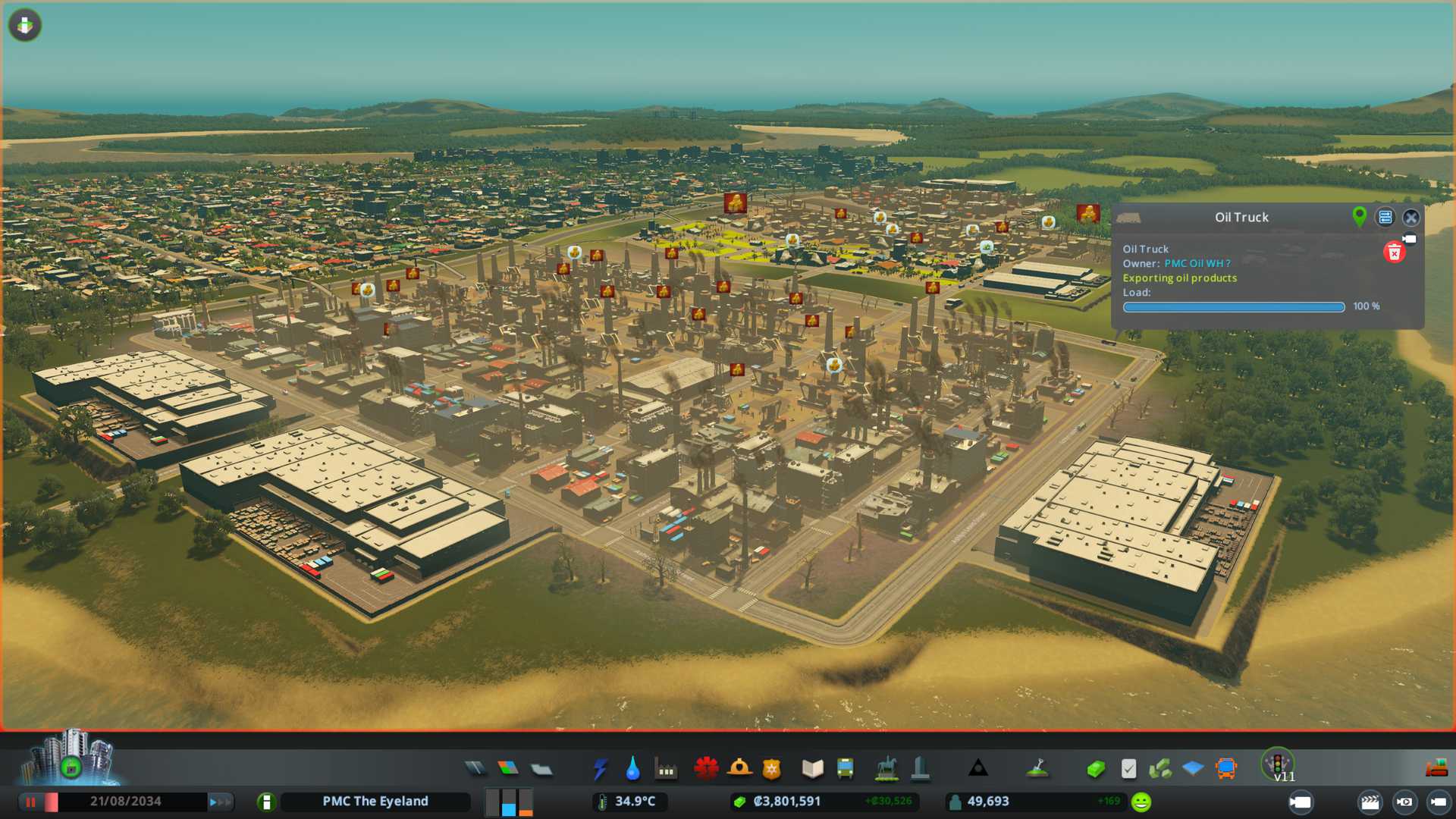The image size is (1456, 819).
Task: Open the Roads build menu
Action: 475,769
